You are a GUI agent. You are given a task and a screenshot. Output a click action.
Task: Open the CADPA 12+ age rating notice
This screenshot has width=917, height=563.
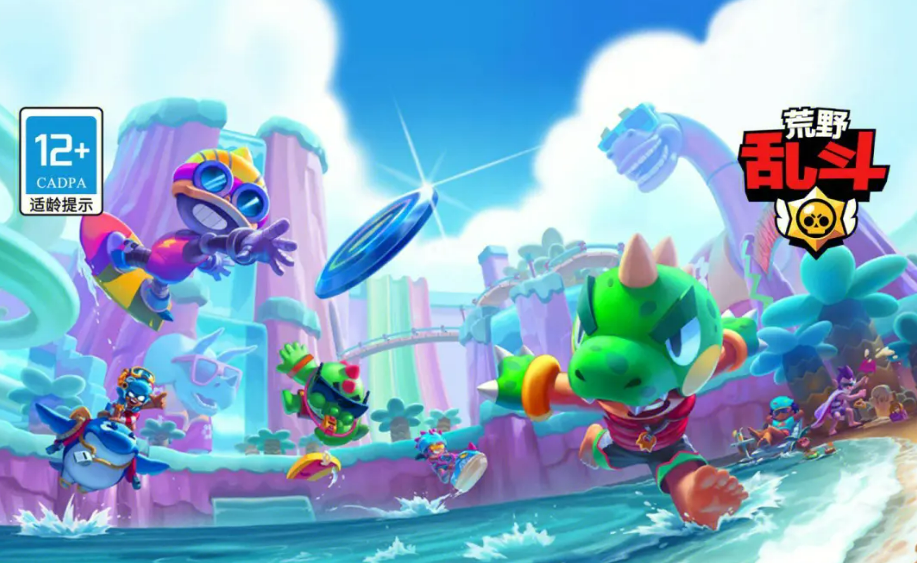(61, 162)
